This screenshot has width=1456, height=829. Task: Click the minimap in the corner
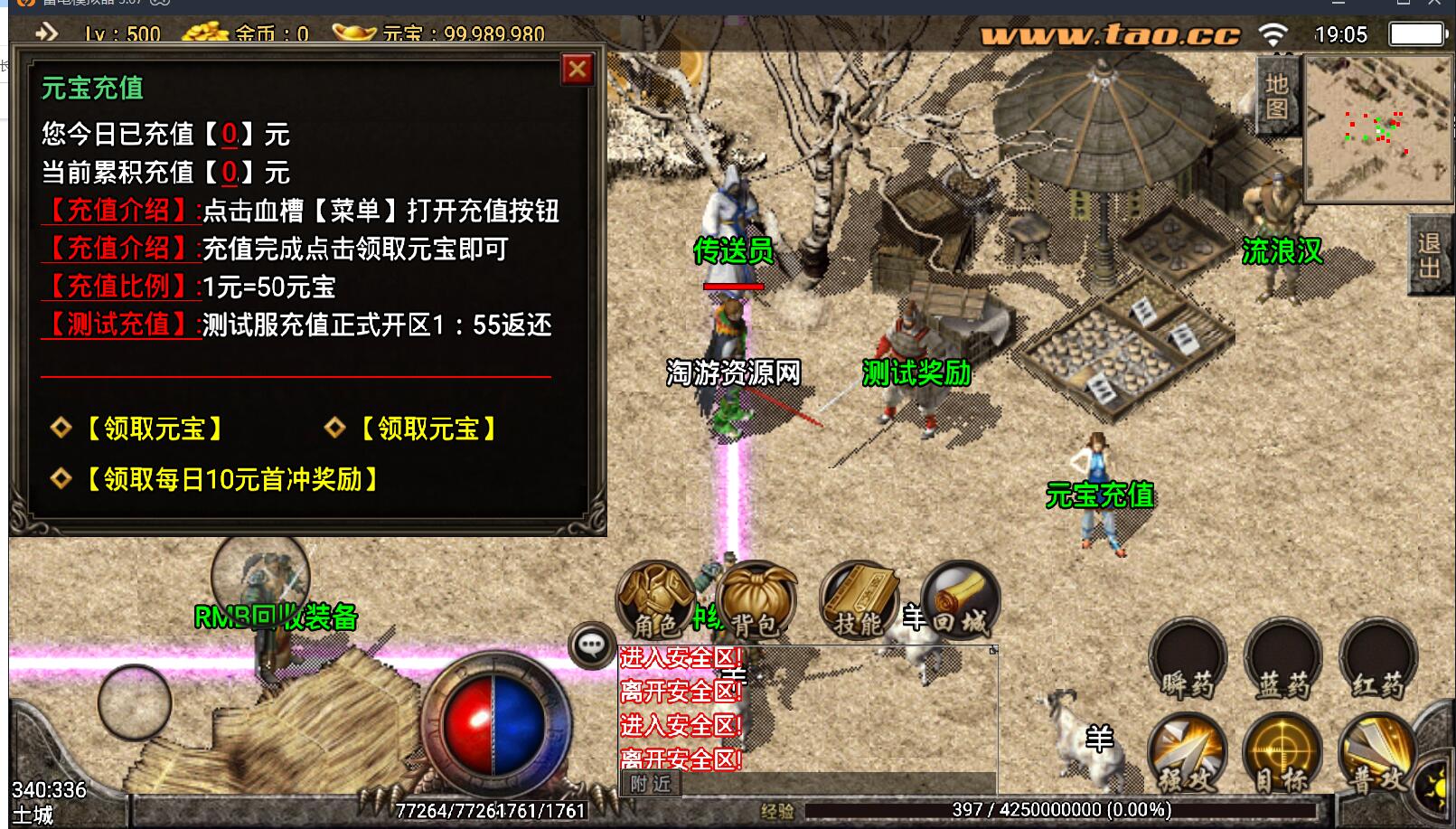click(1377, 127)
